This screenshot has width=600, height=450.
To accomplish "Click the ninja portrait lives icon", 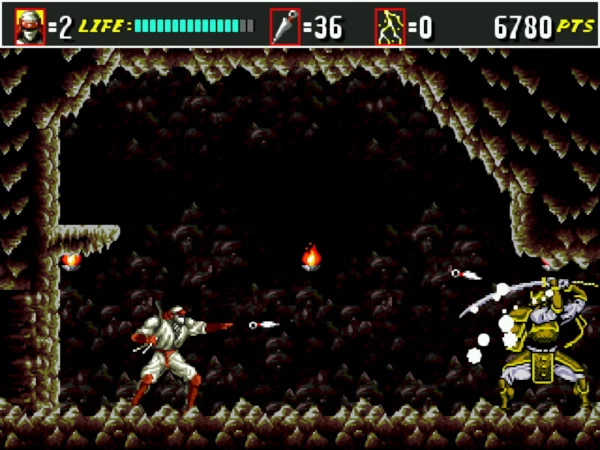I will point(30,26).
